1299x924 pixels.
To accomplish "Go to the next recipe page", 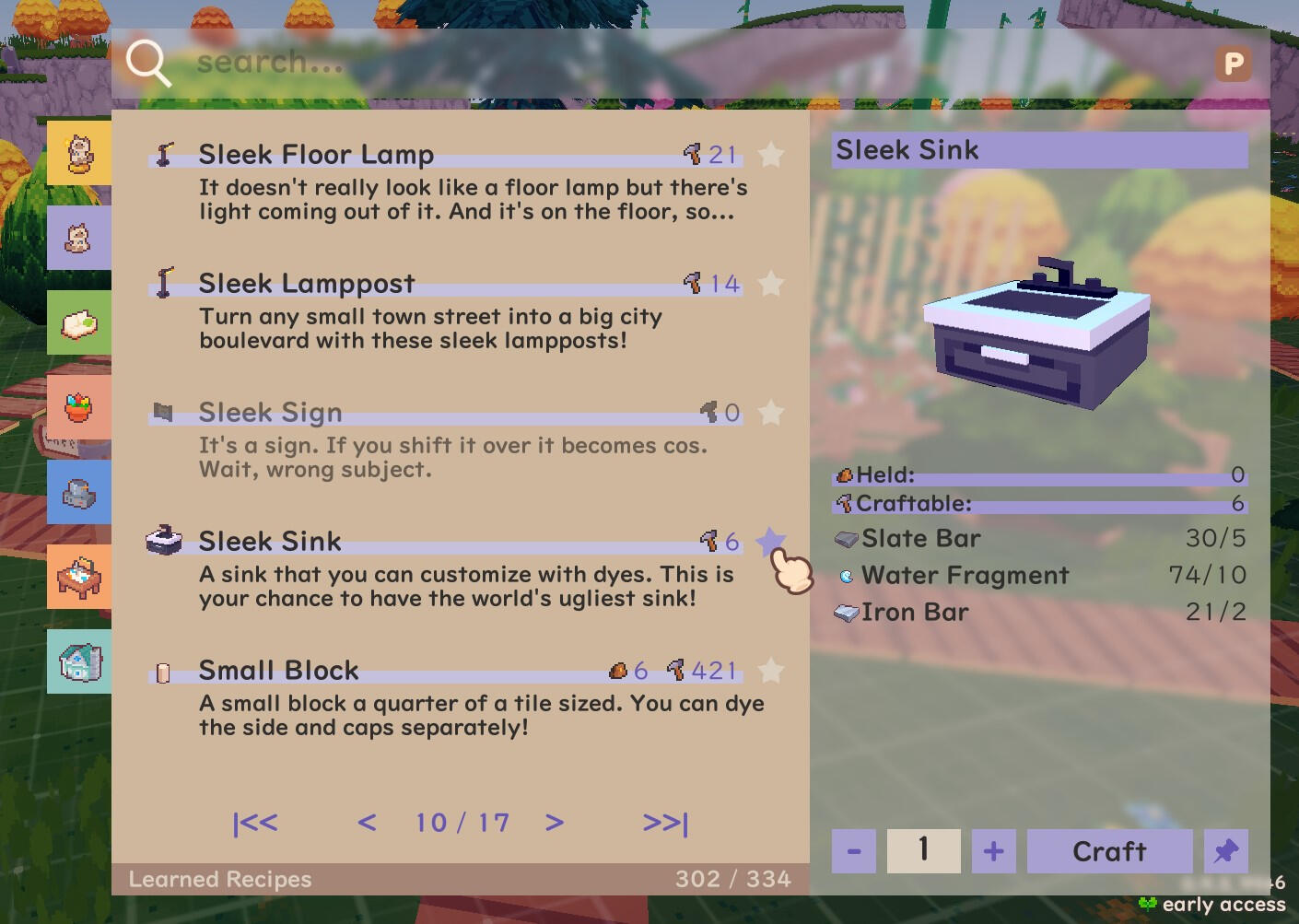I will tap(554, 823).
